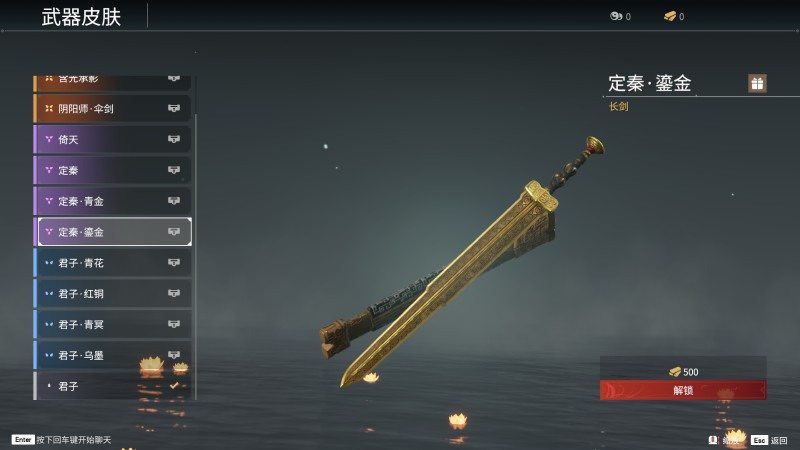
Task: Choose the 倚天 skin row
Action: pos(112,139)
